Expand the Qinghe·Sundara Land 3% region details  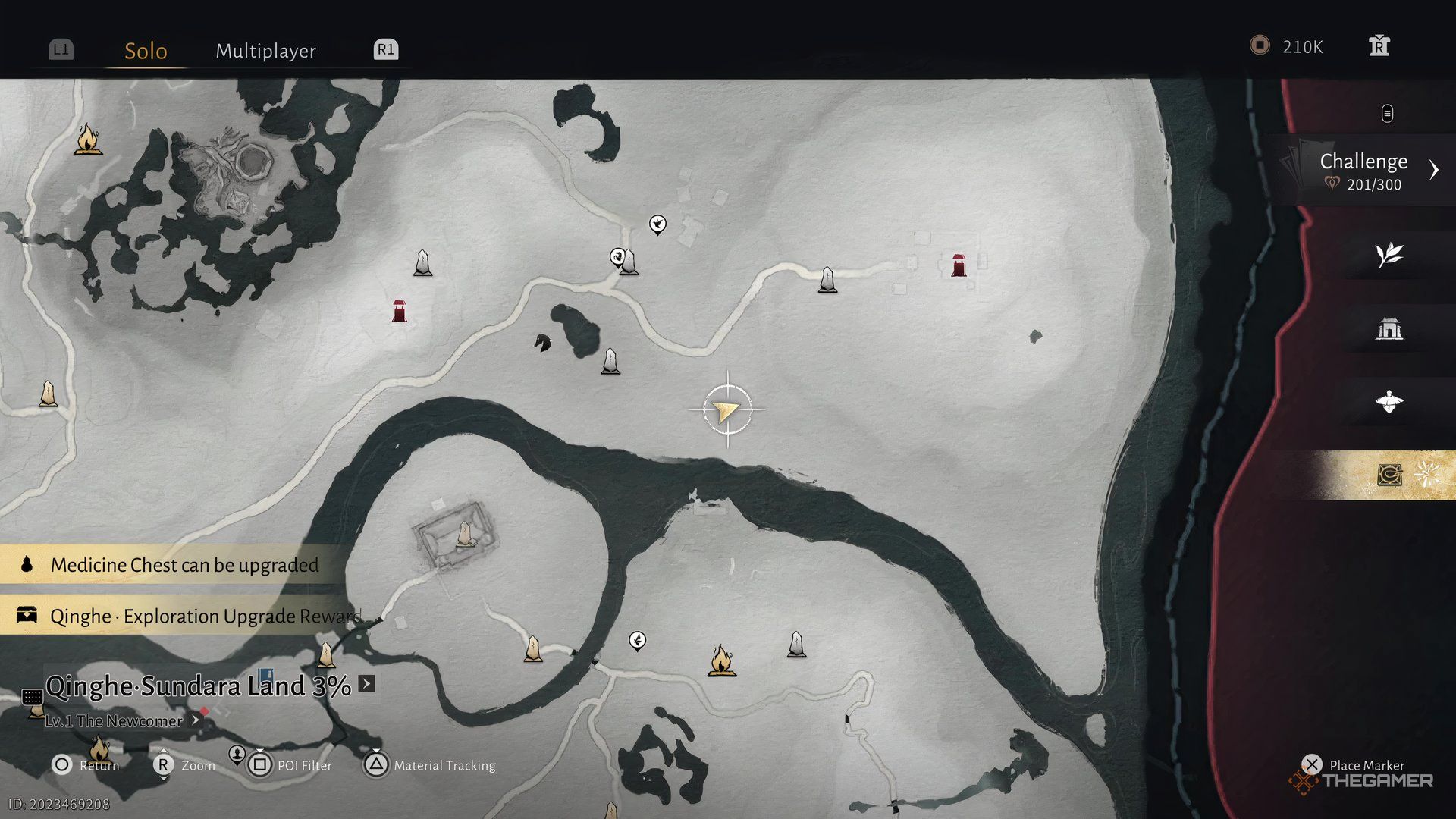[x=366, y=684]
